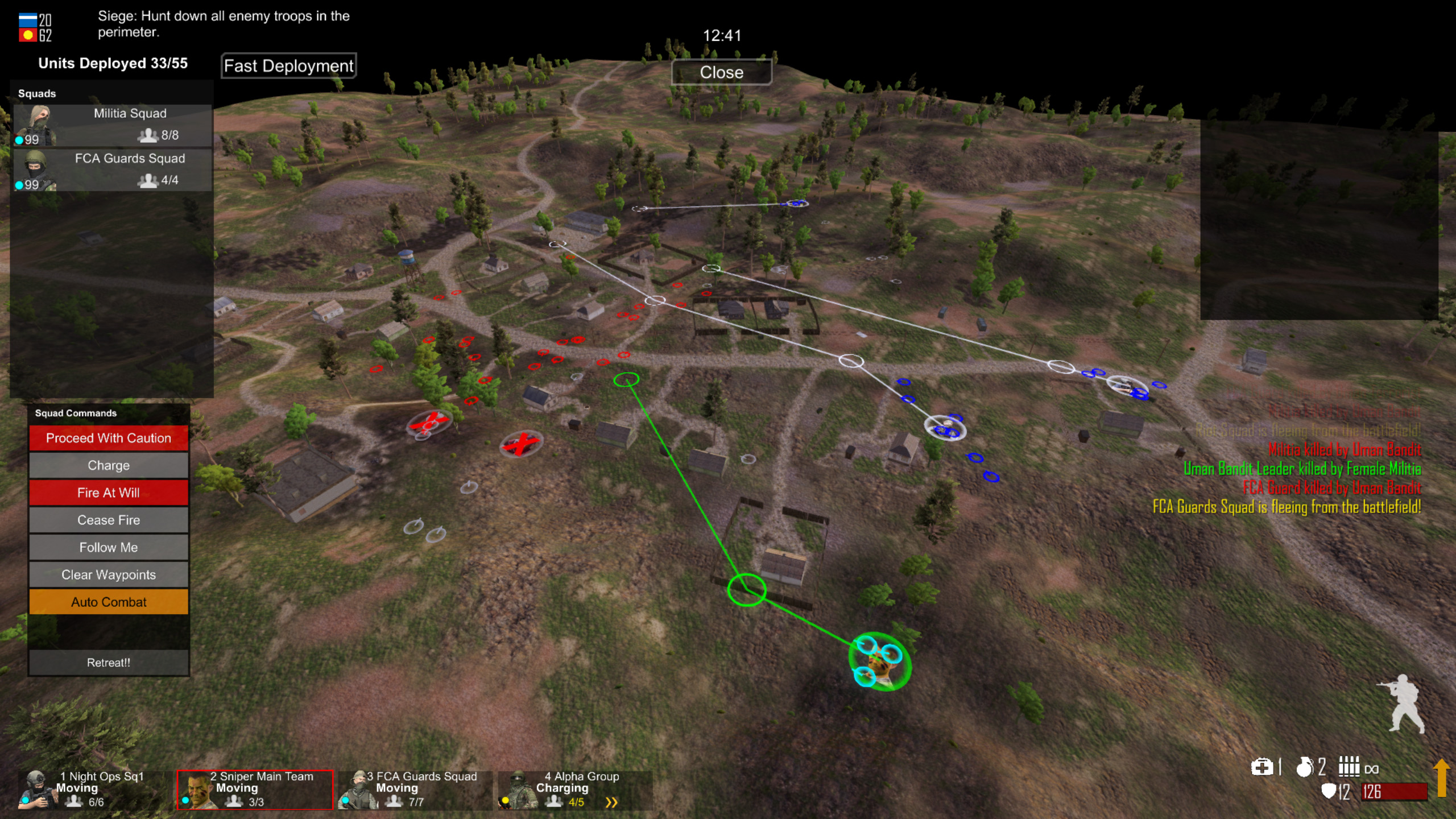Viewport: 1456px width, 819px height.
Task: Select squad 1 Night Ops Sq1
Action: pos(94,789)
